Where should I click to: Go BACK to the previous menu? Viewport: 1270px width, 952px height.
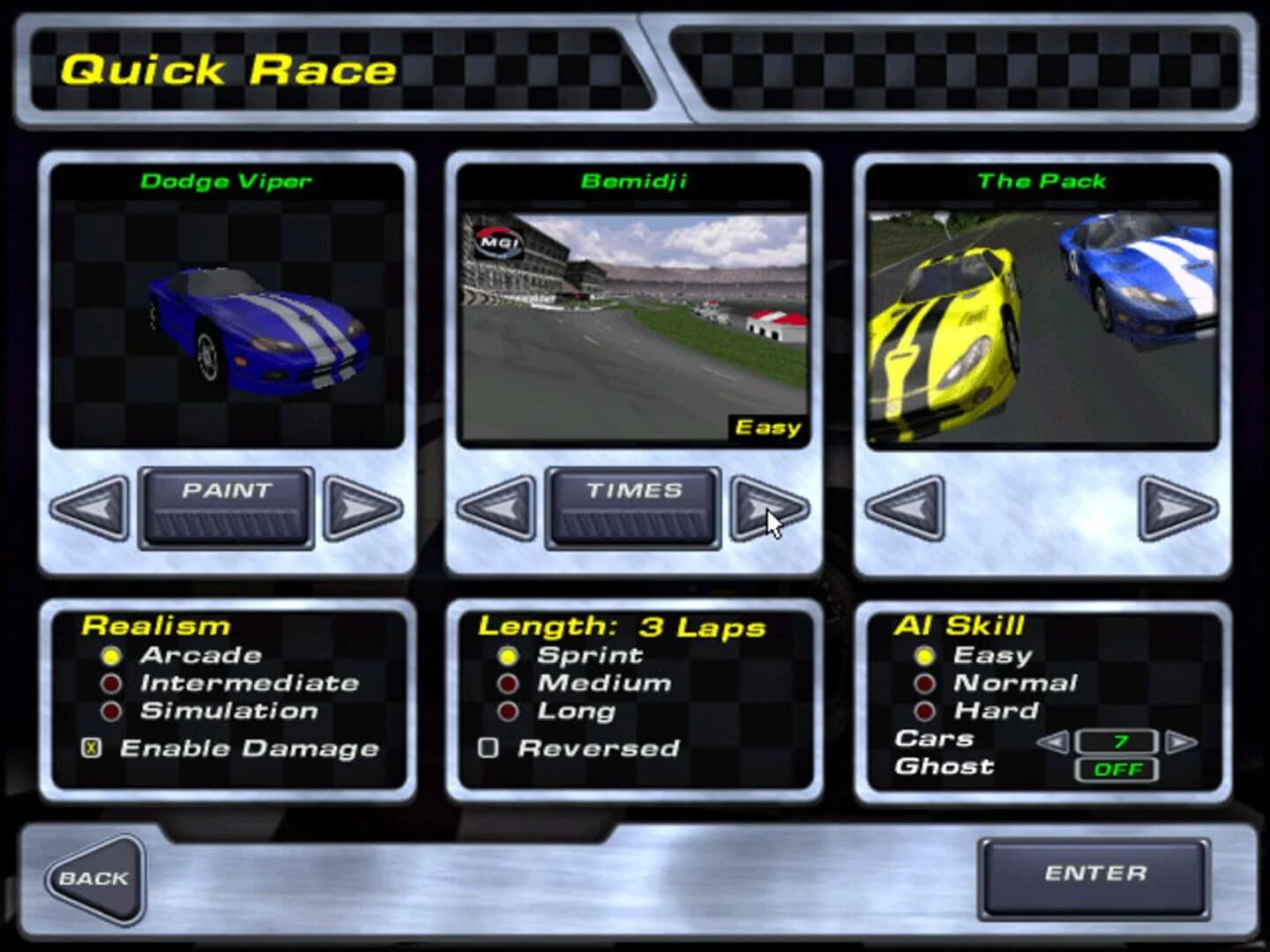click(97, 877)
